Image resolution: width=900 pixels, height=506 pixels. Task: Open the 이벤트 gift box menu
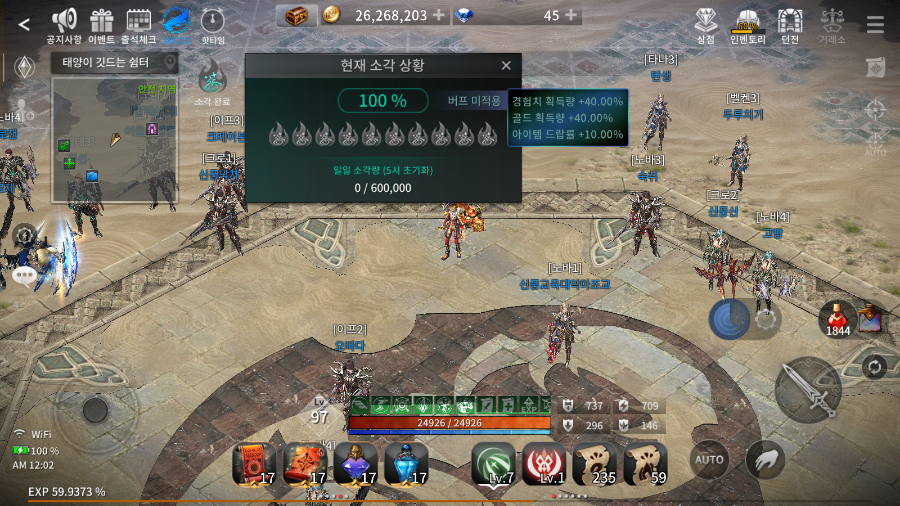[x=101, y=22]
